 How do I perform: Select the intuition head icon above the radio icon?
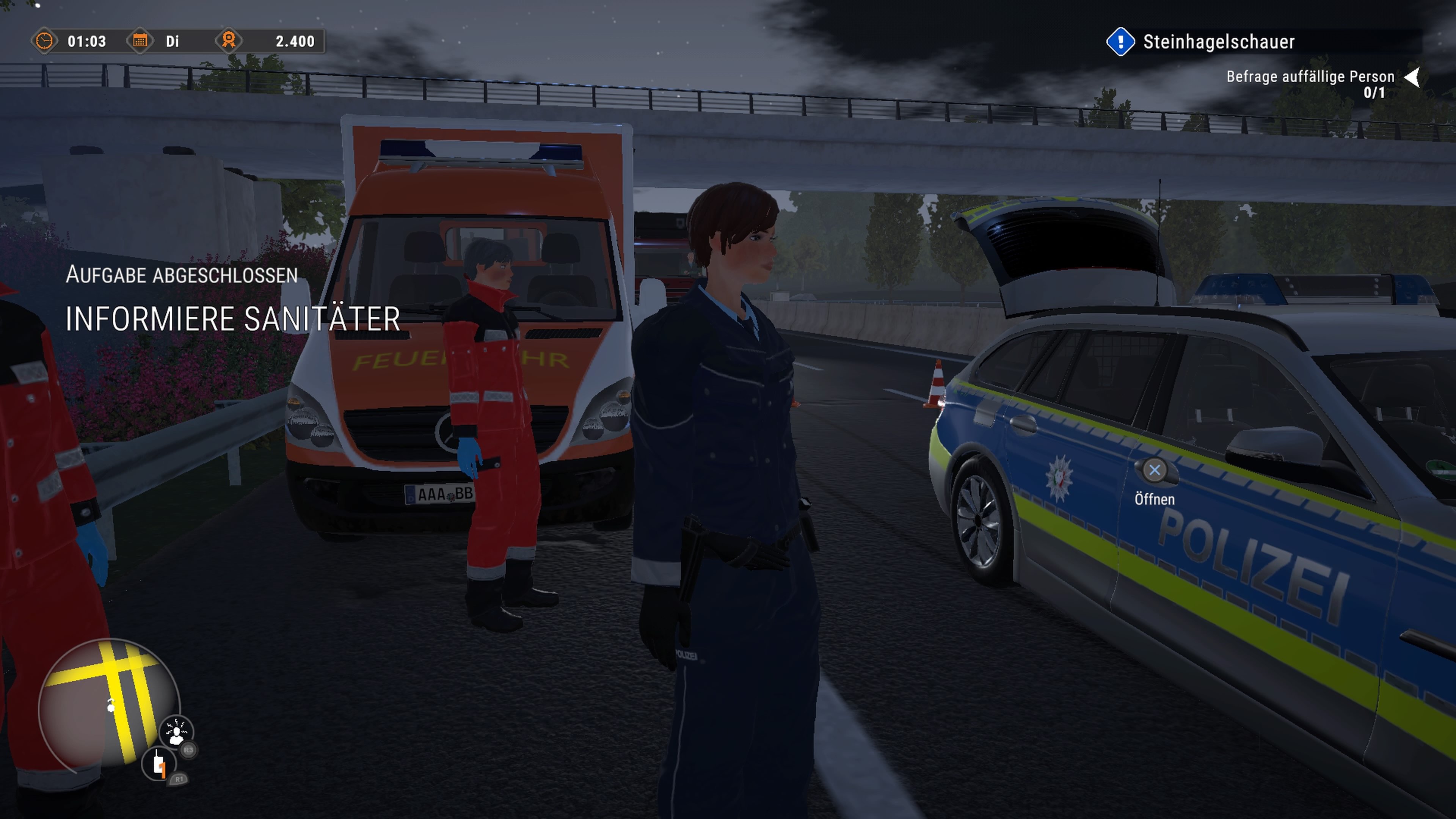[177, 731]
